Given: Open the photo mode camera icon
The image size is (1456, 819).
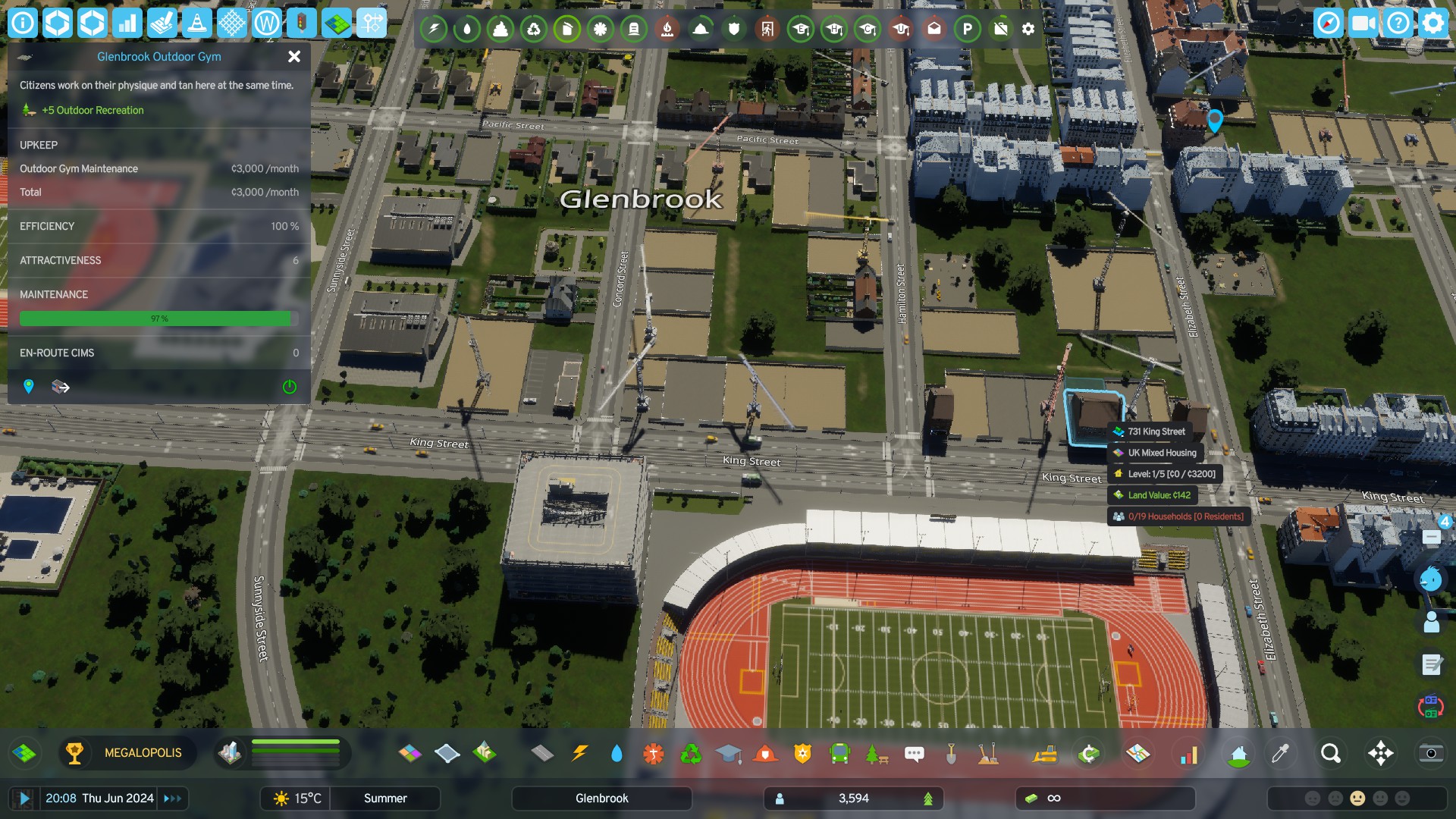Looking at the screenshot, I should pos(1431,753).
